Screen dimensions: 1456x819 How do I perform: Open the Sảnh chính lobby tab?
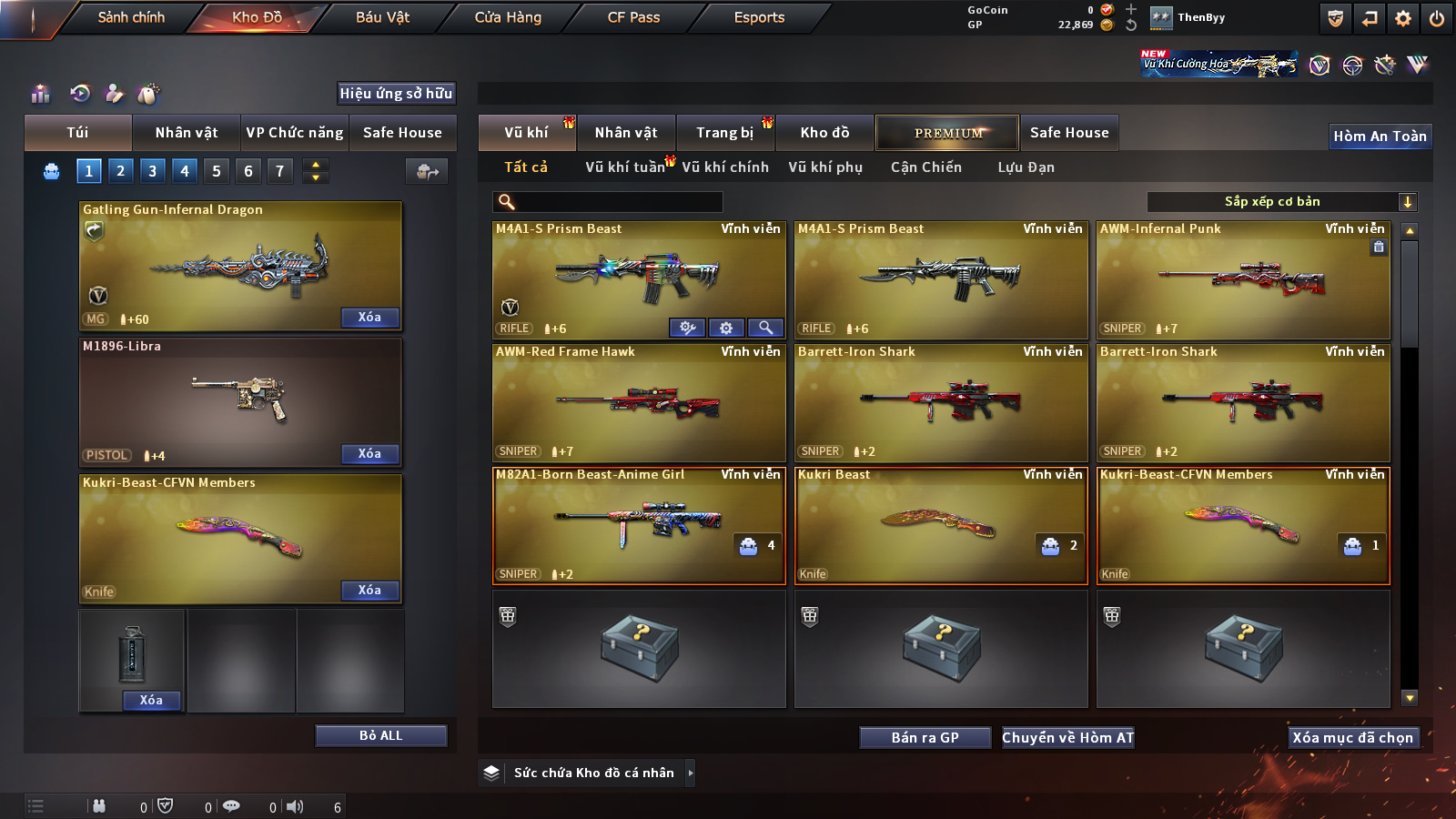click(131, 17)
